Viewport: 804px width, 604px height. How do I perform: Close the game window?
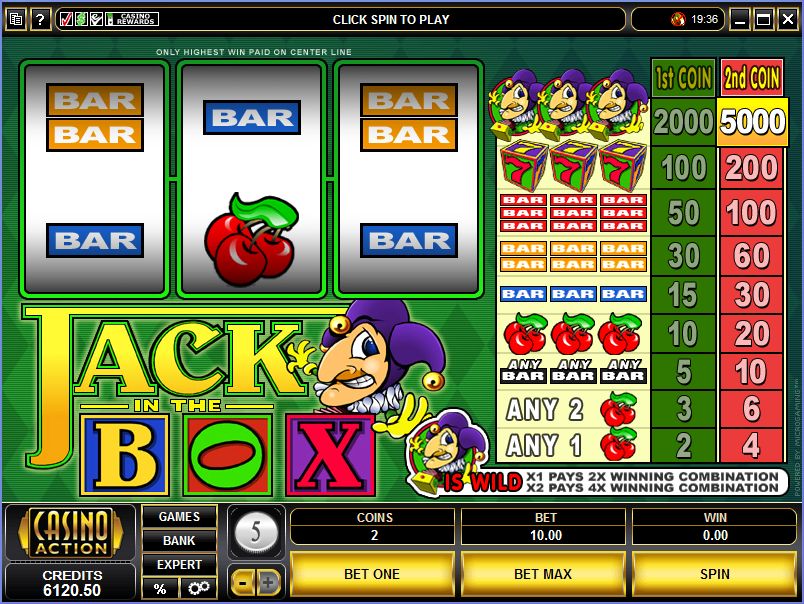787,19
